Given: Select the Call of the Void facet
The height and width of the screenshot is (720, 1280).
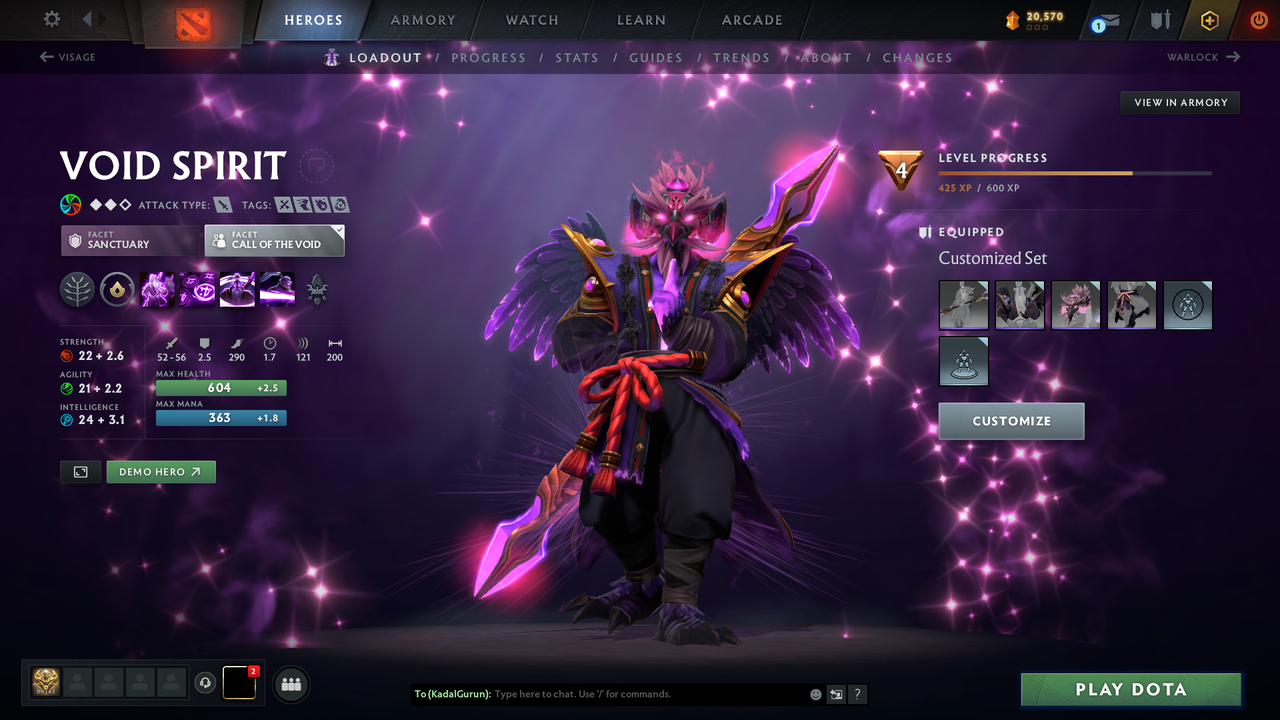Looking at the screenshot, I should (274, 240).
